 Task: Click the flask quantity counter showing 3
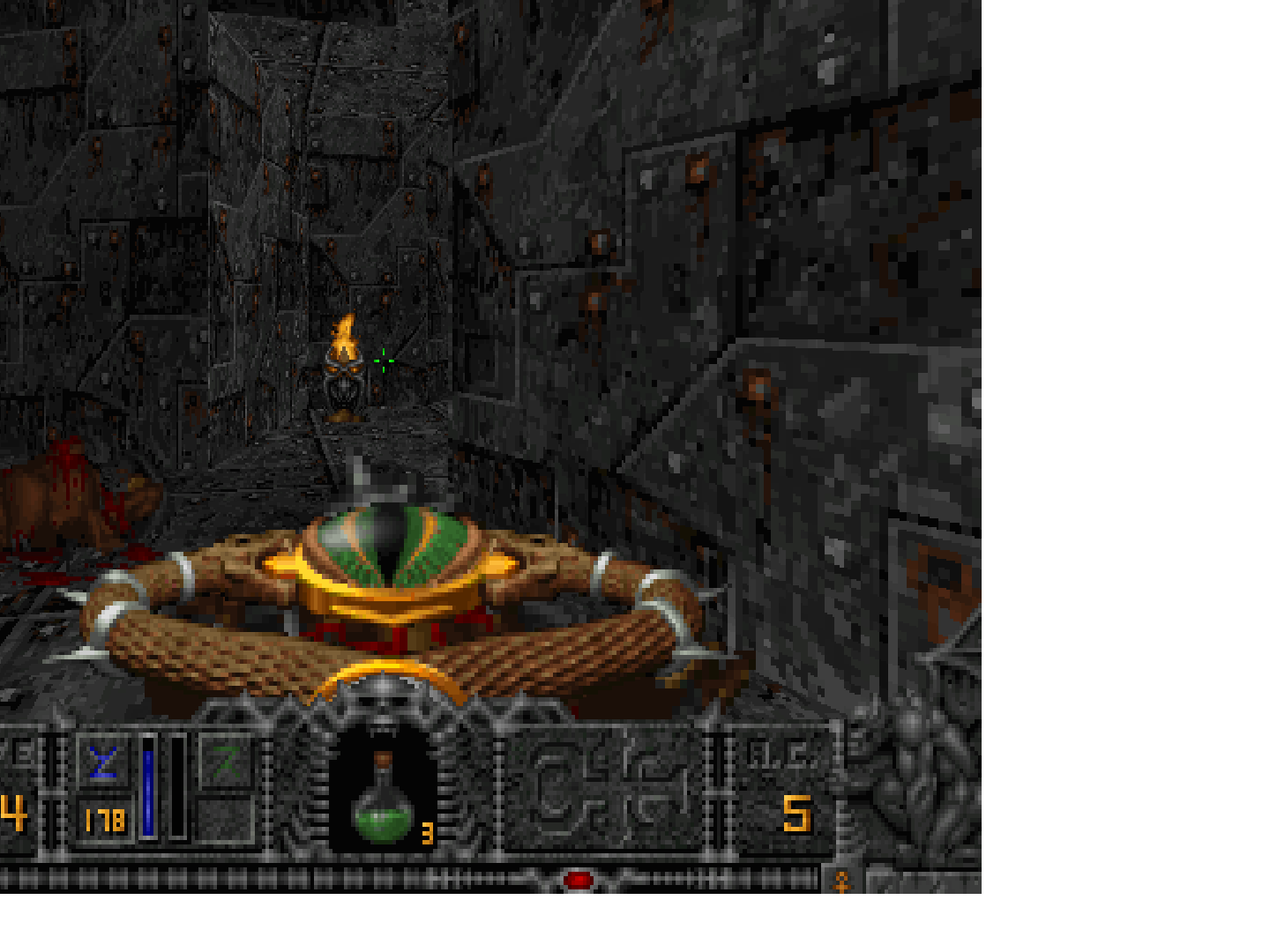coord(426,833)
